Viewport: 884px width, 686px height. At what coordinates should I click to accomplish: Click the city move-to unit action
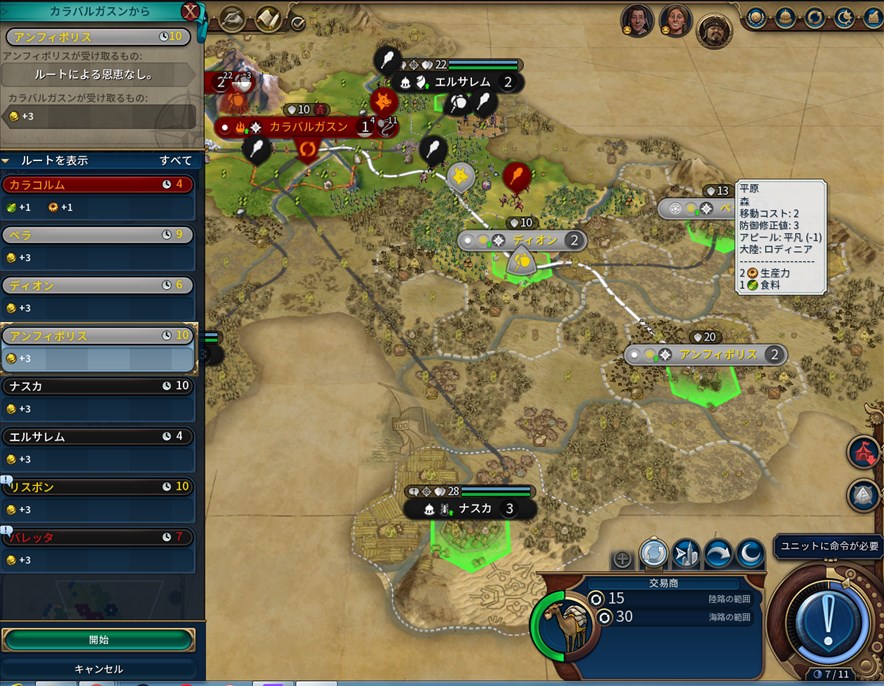coord(686,553)
